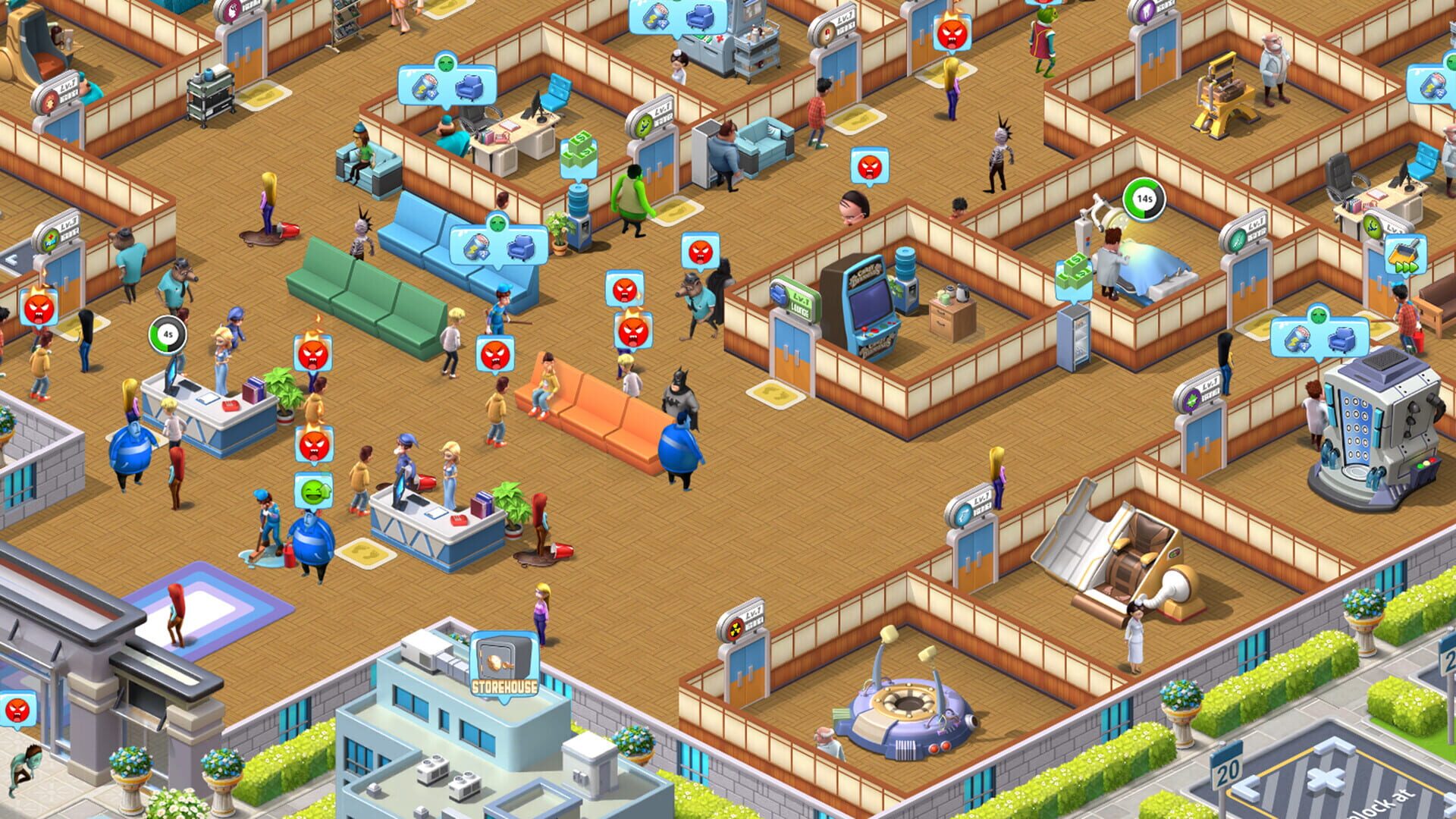Tap the cash bubble beside the occupied hospital bed
The height and width of the screenshot is (819, 1456).
click(x=1074, y=276)
